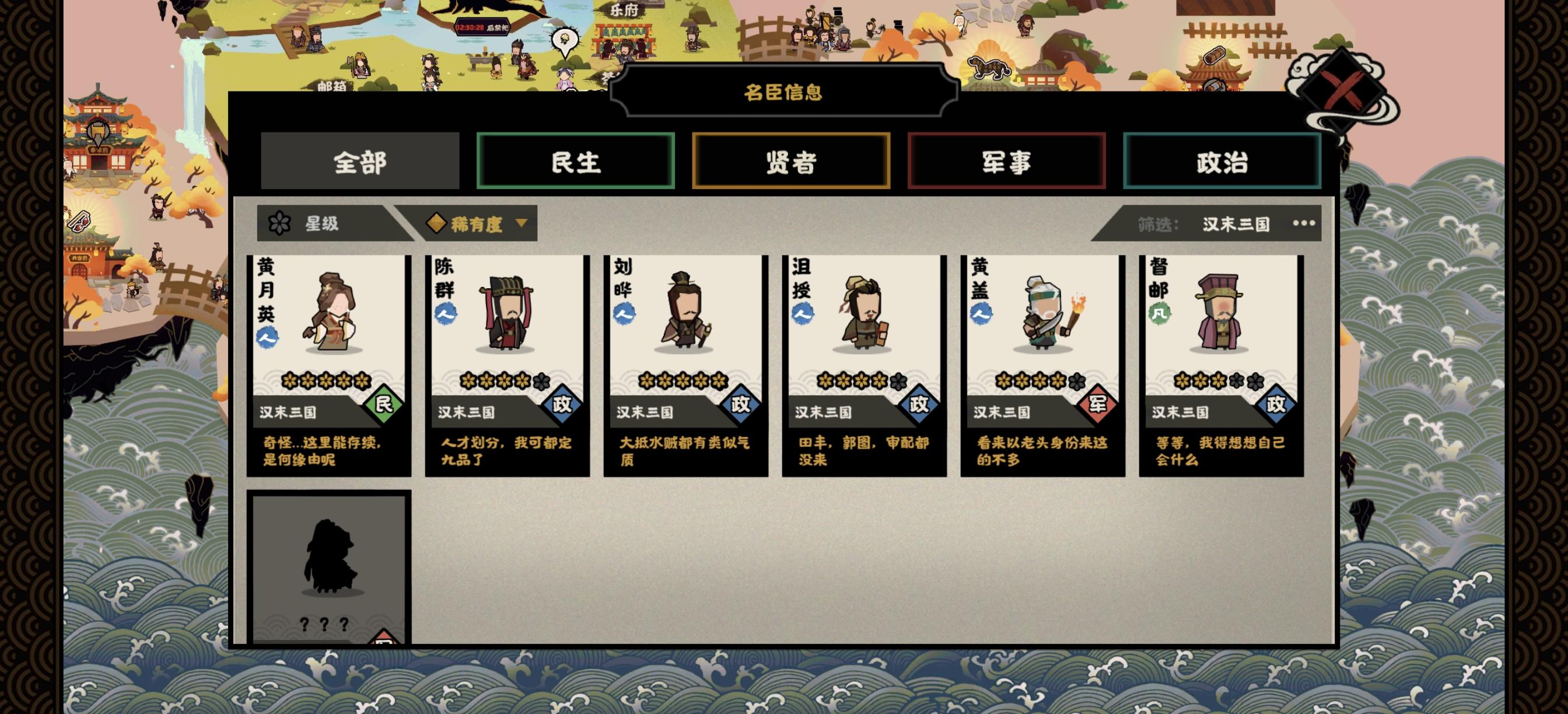The image size is (1568, 714).
Task: Open the 民生 category tab
Action: click(x=576, y=162)
